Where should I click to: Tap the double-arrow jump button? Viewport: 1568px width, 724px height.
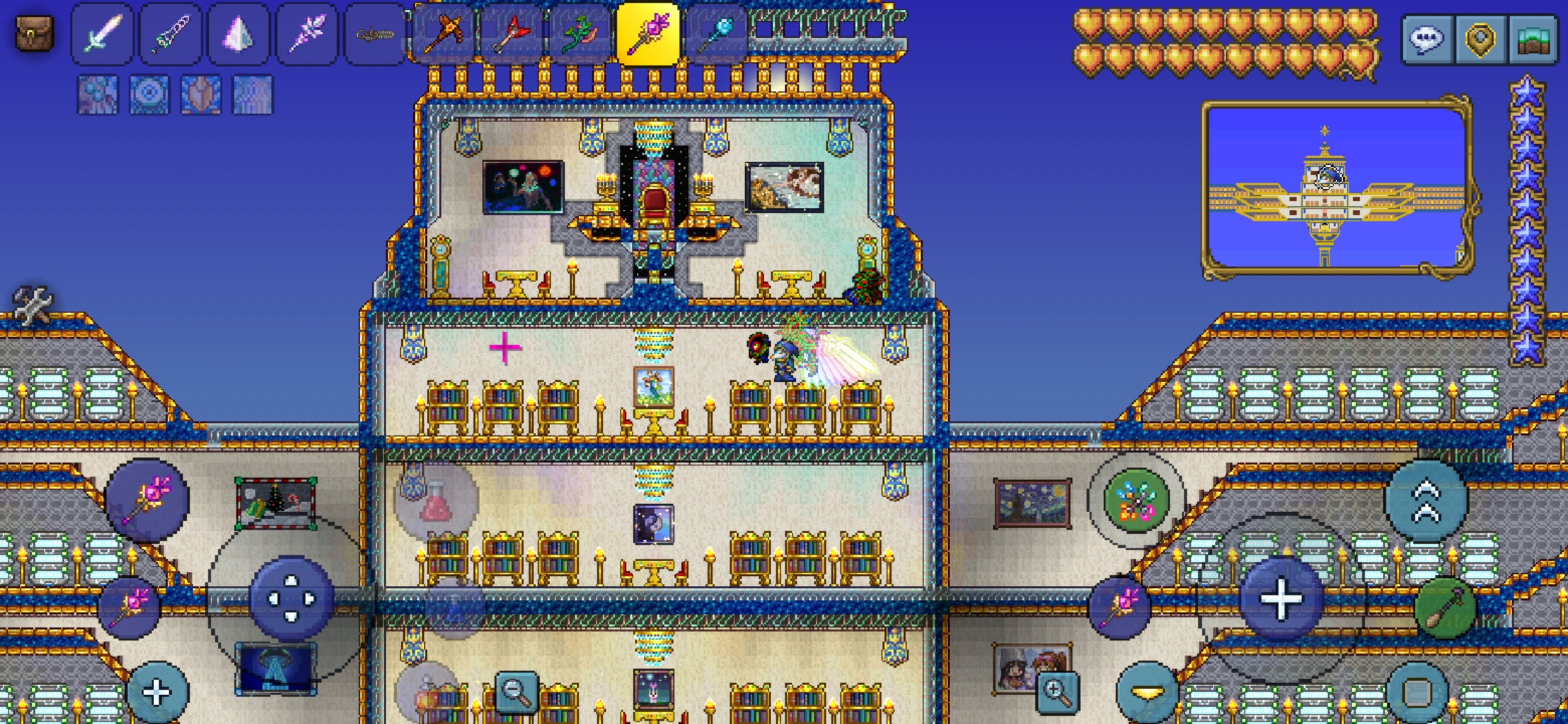pyautogui.click(x=1427, y=501)
